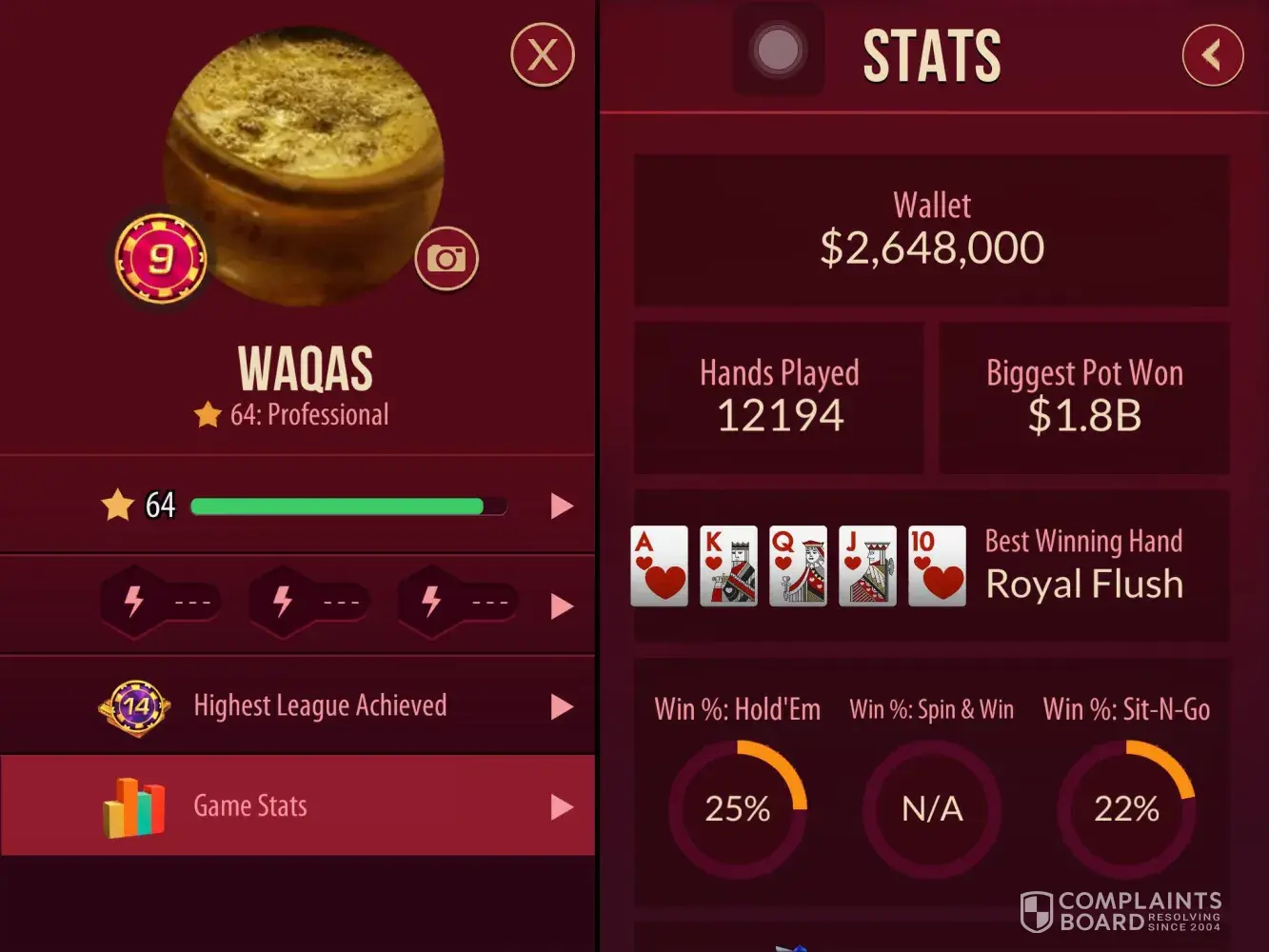Go back from the Stats screen
This screenshot has width=1269, height=952.
coord(1212,55)
